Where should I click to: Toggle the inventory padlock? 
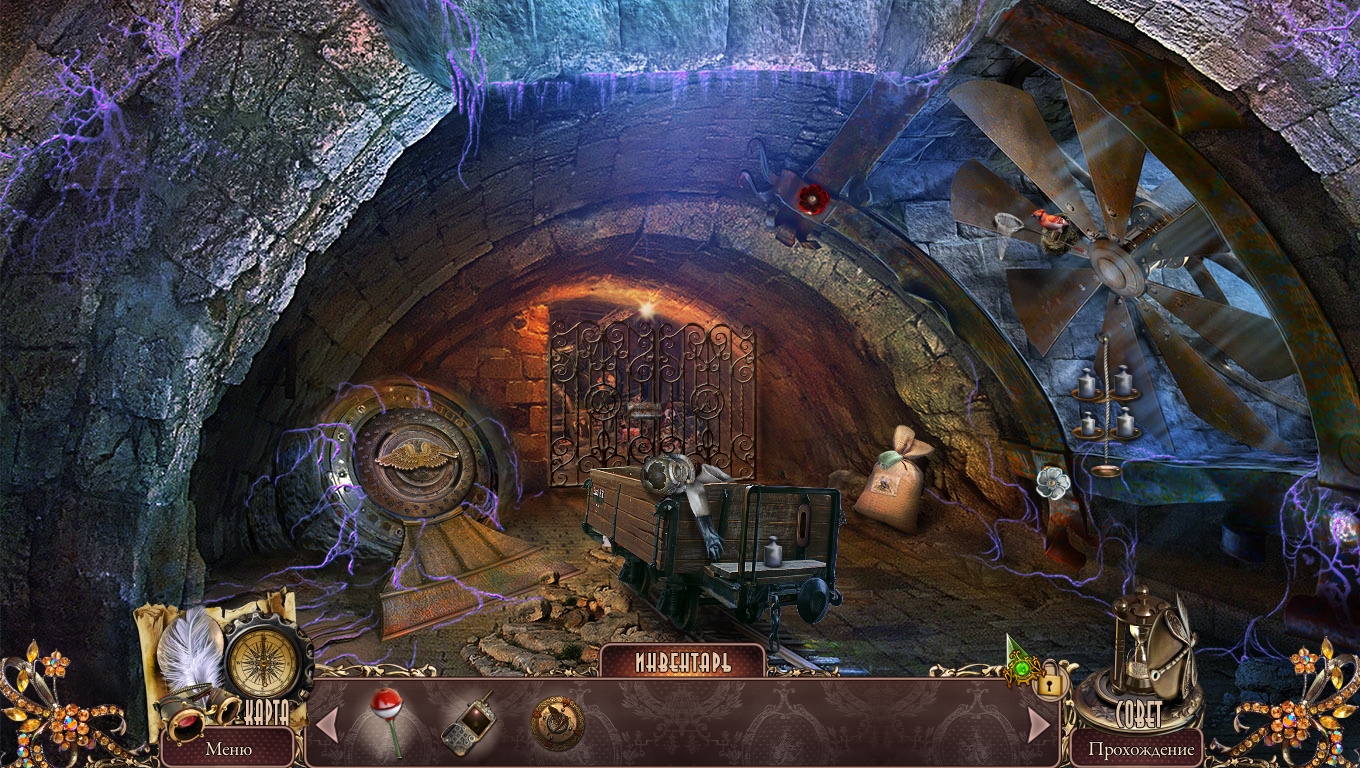[x=1050, y=684]
